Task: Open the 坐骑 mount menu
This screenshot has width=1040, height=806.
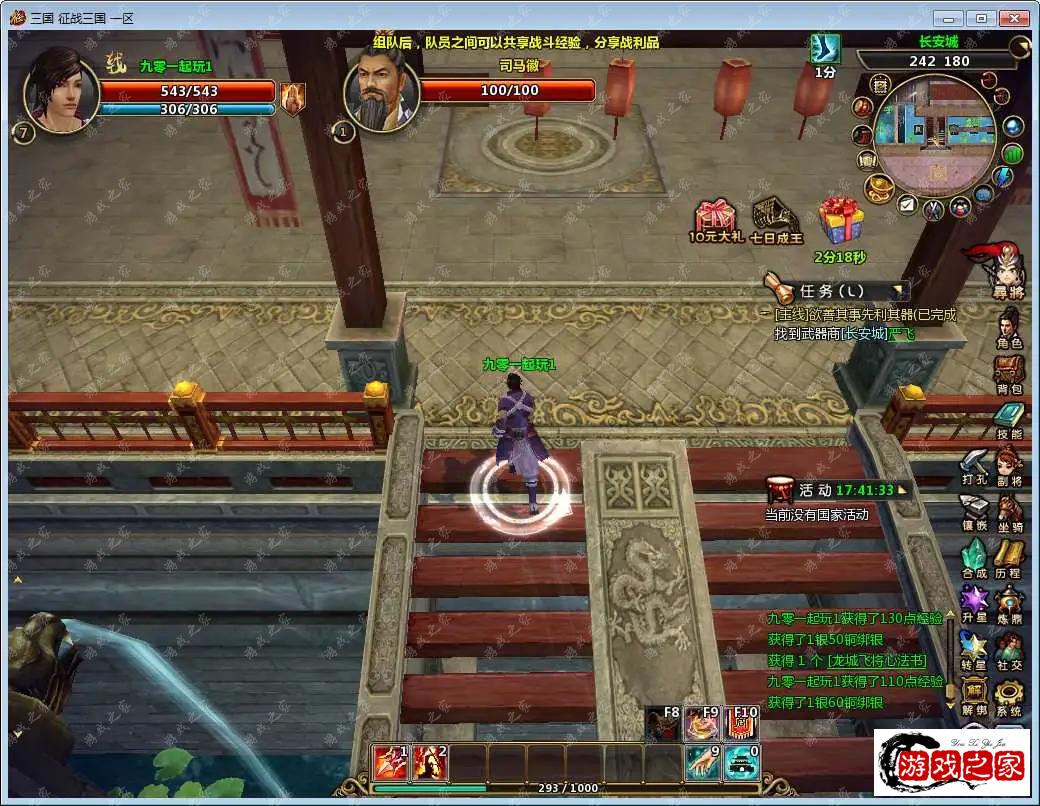Action: click(1008, 510)
